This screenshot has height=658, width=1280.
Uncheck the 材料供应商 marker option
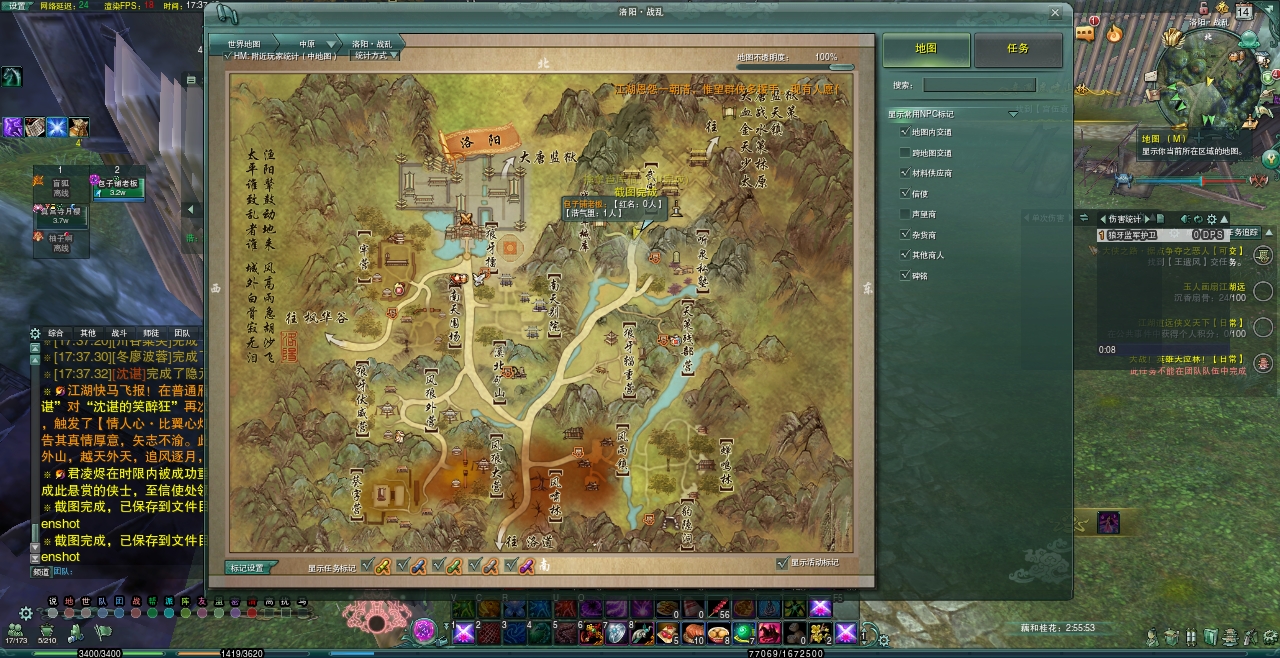coord(905,173)
